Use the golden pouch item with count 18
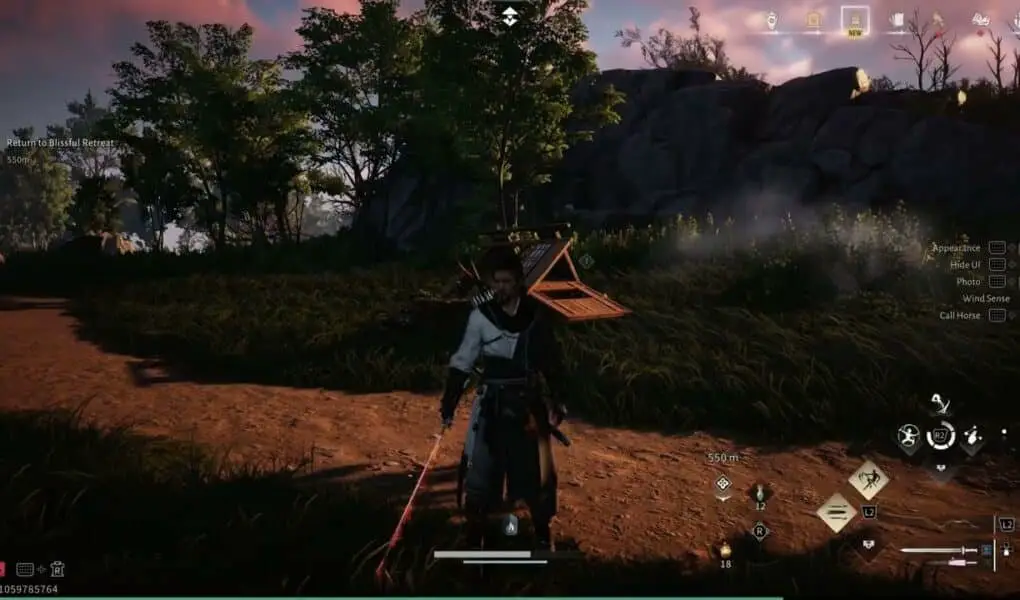The height and width of the screenshot is (600, 1020). tap(725, 550)
